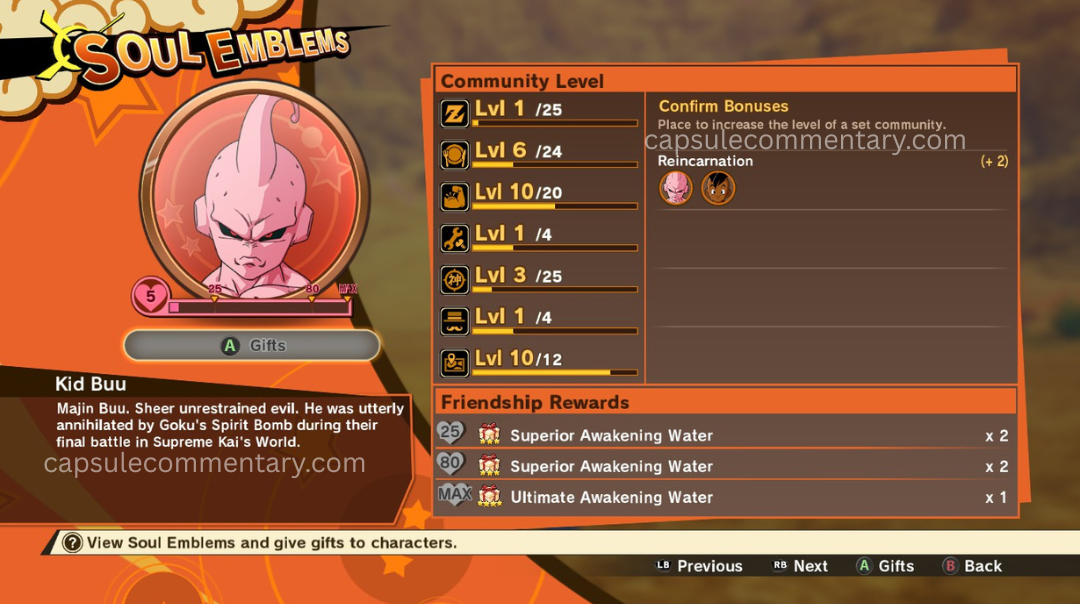
Task: Select the MAX Ultimate Awakening Water reward
Action: (x=725, y=497)
